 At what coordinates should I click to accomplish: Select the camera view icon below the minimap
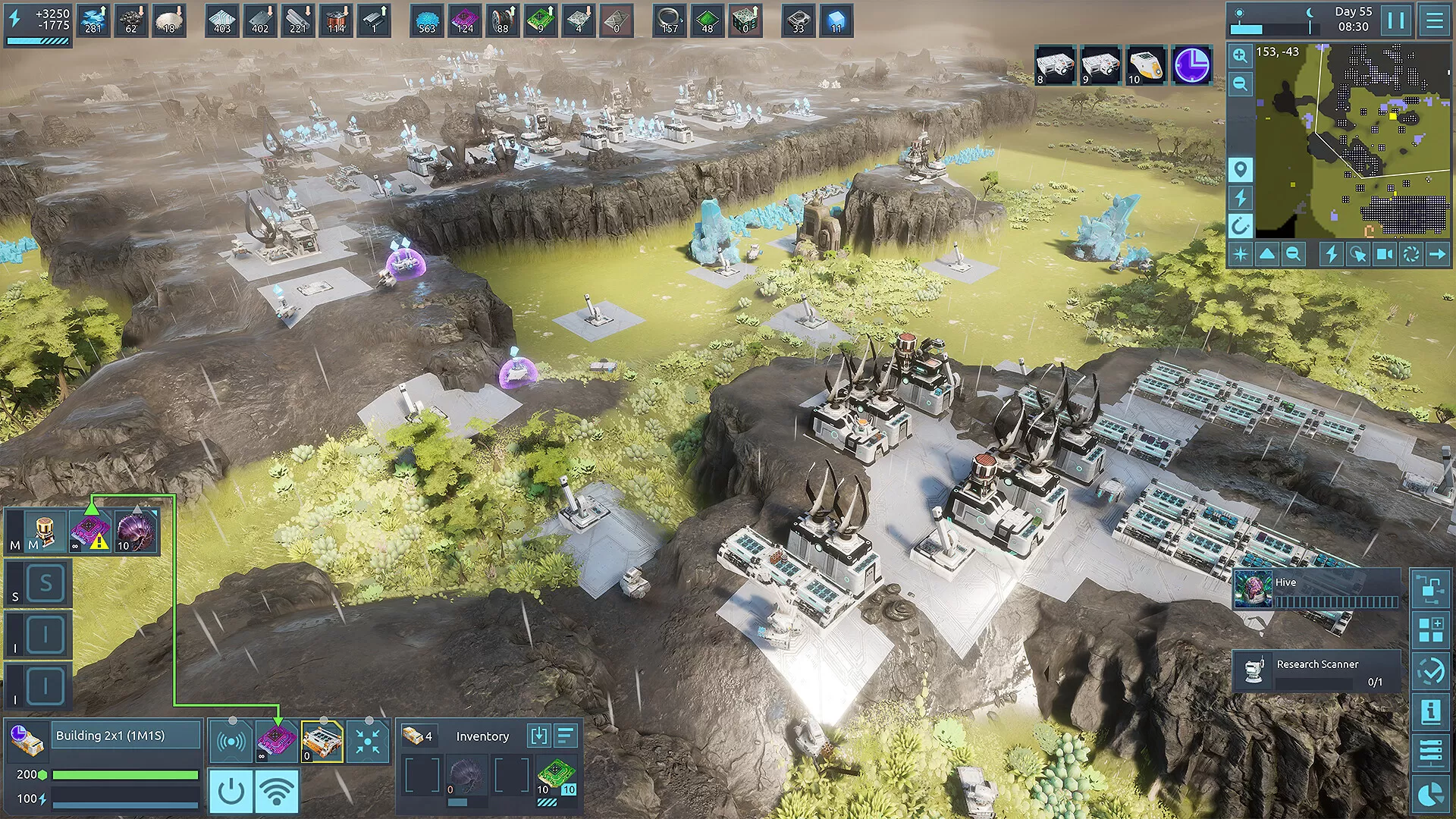point(1385,256)
